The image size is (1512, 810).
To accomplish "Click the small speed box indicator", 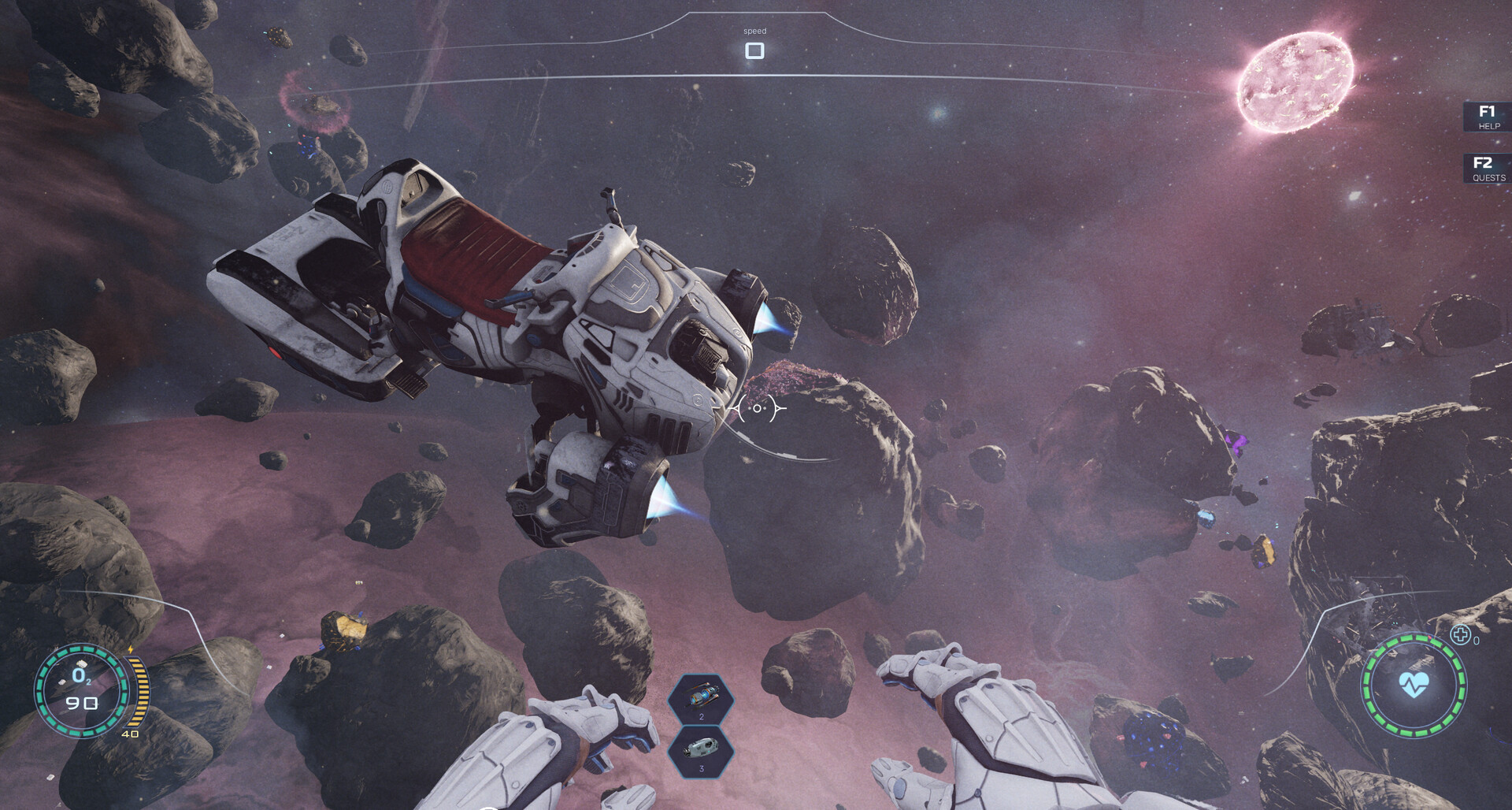I will 755,50.
